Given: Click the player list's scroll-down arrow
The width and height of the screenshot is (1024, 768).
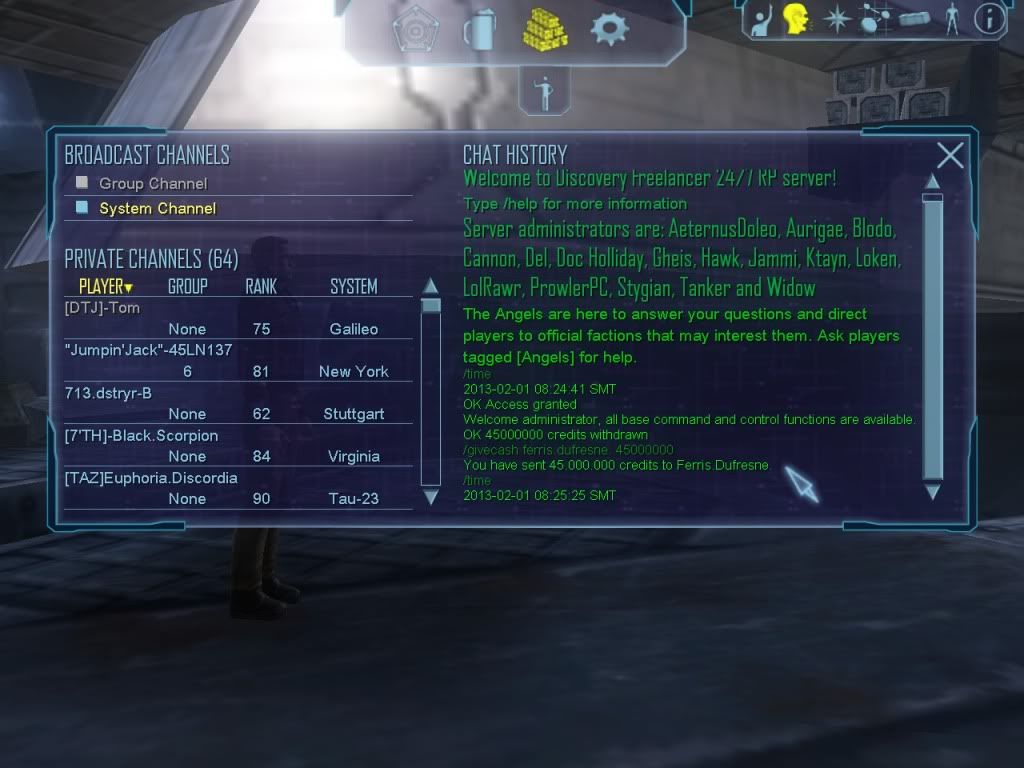Looking at the screenshot, I should click(431, 496).
